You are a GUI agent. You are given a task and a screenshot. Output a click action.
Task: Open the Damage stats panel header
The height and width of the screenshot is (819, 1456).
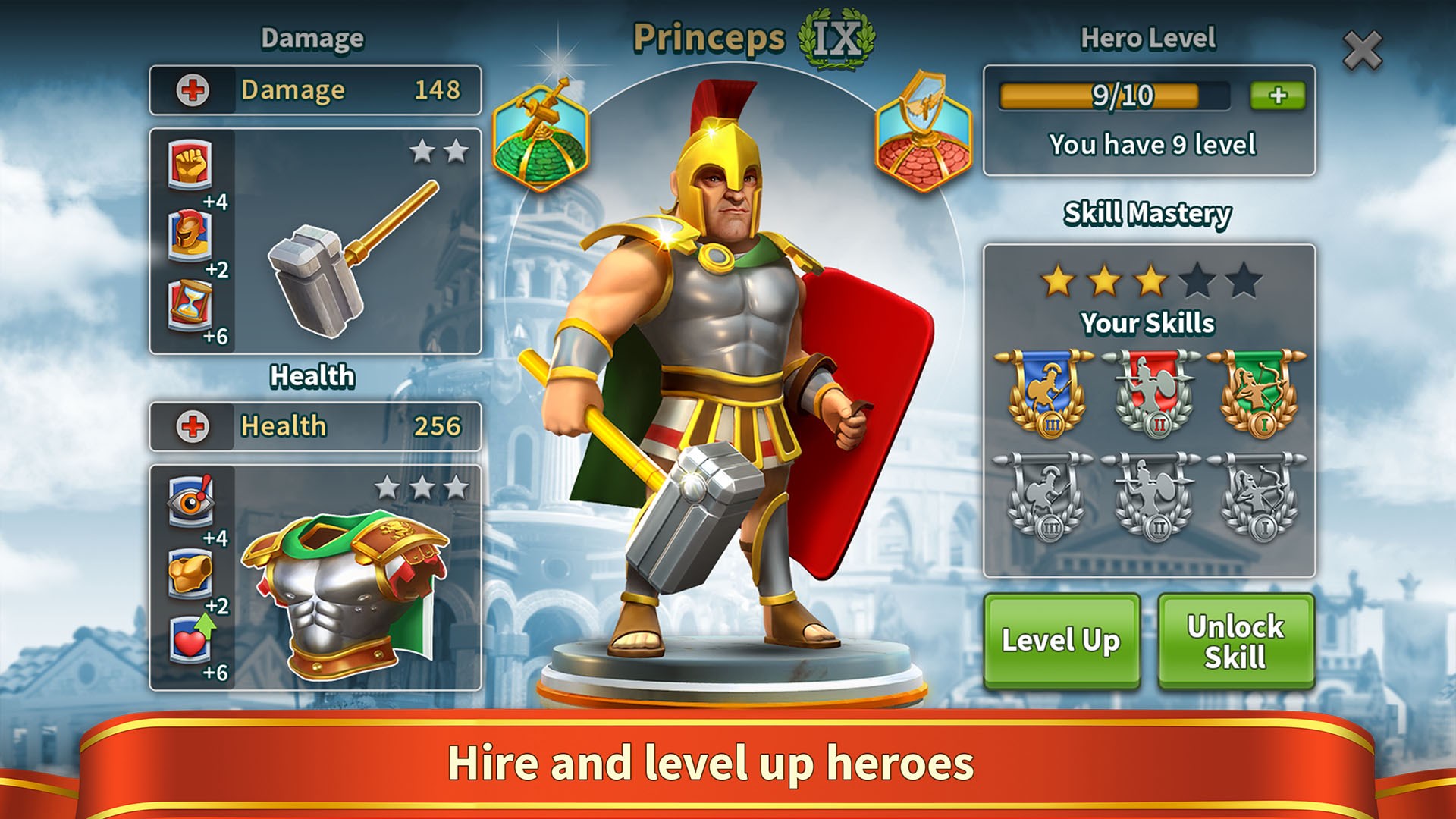pos(315,90)
